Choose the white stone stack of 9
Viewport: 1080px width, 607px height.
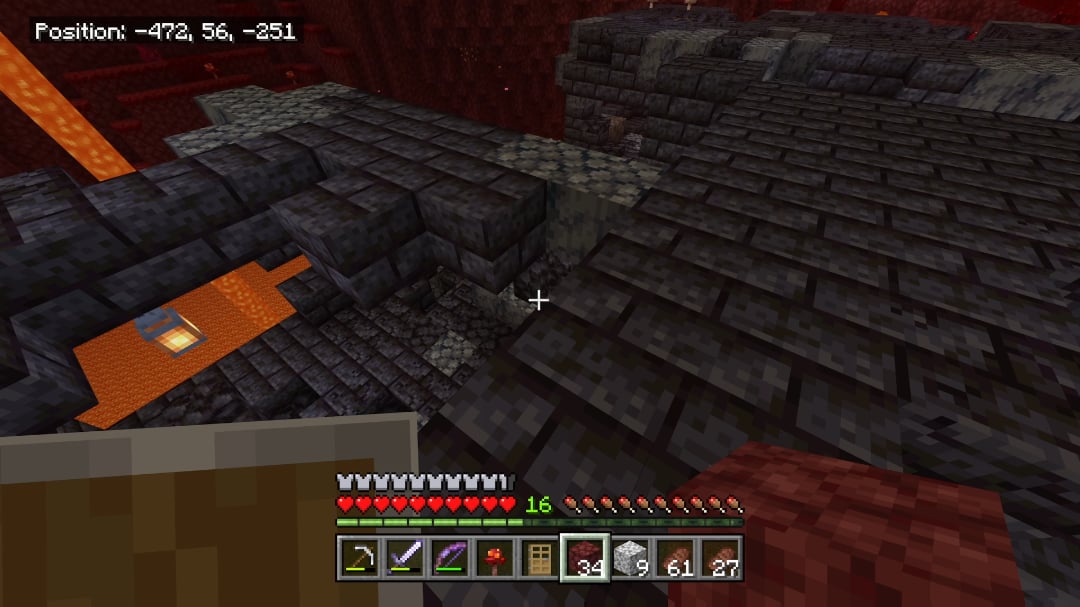pos(630,555)
